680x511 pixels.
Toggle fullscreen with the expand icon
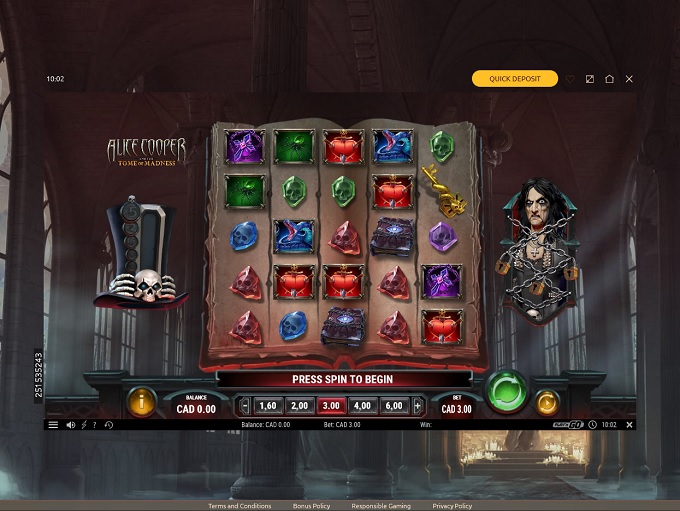point(590,79)
